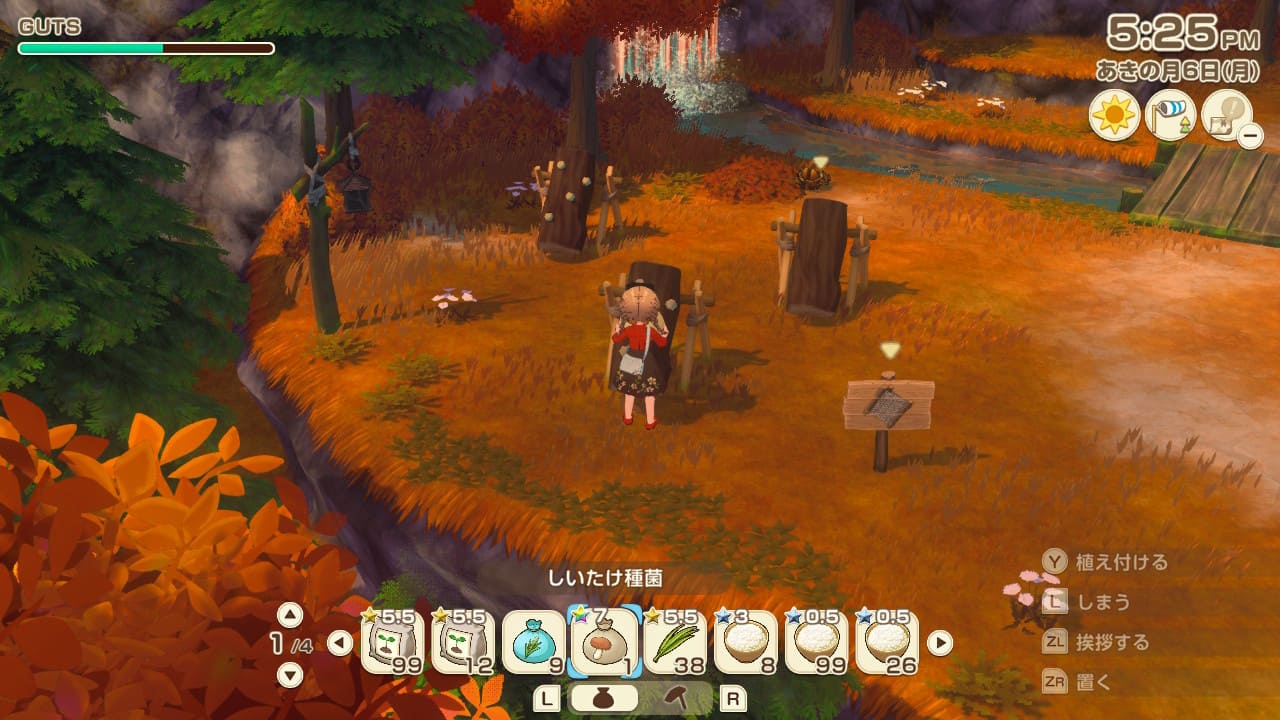Click the hotbar's right arrow button

point(940,643)
